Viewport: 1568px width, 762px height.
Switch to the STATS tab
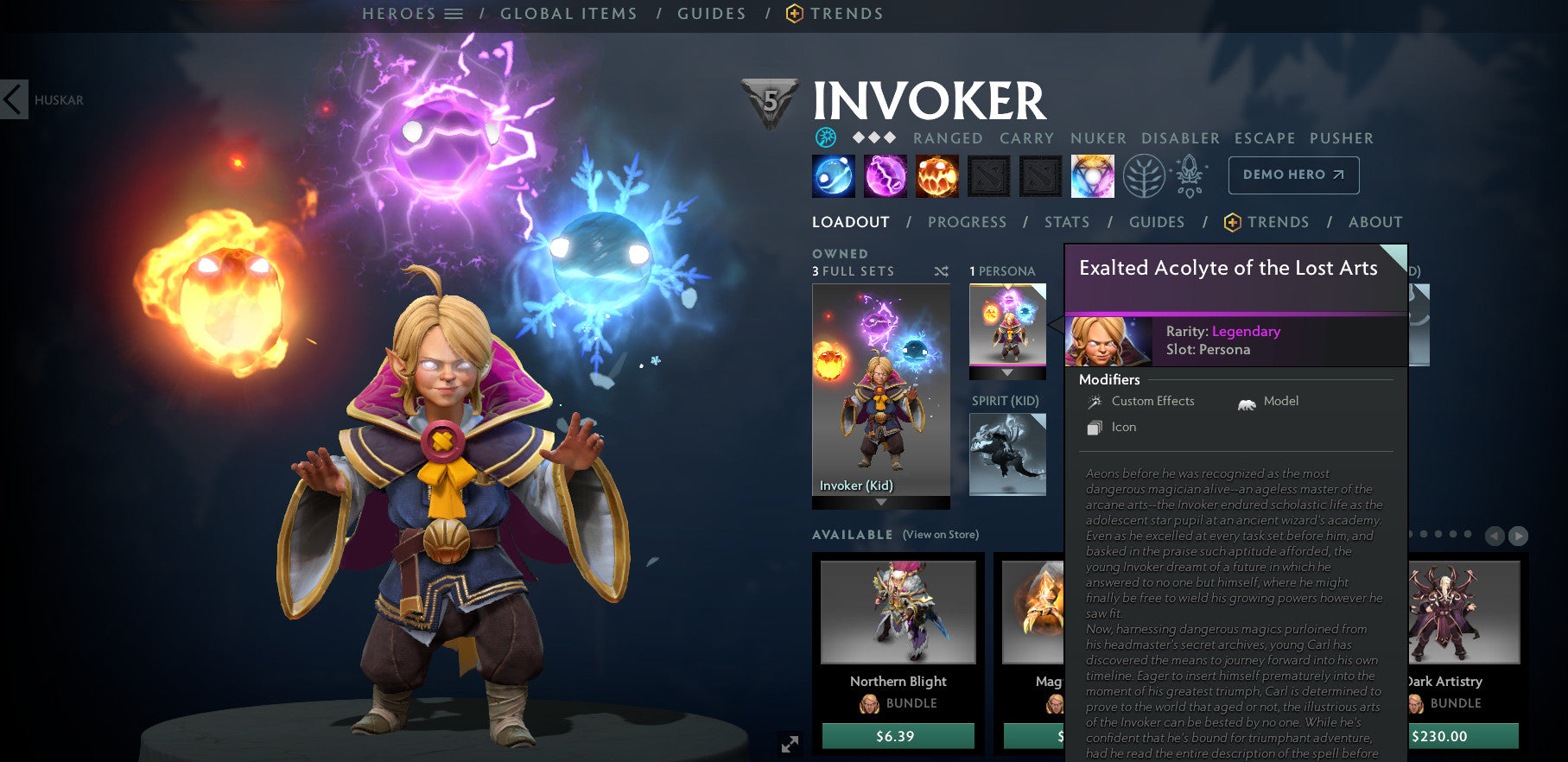click(1066, 222)
